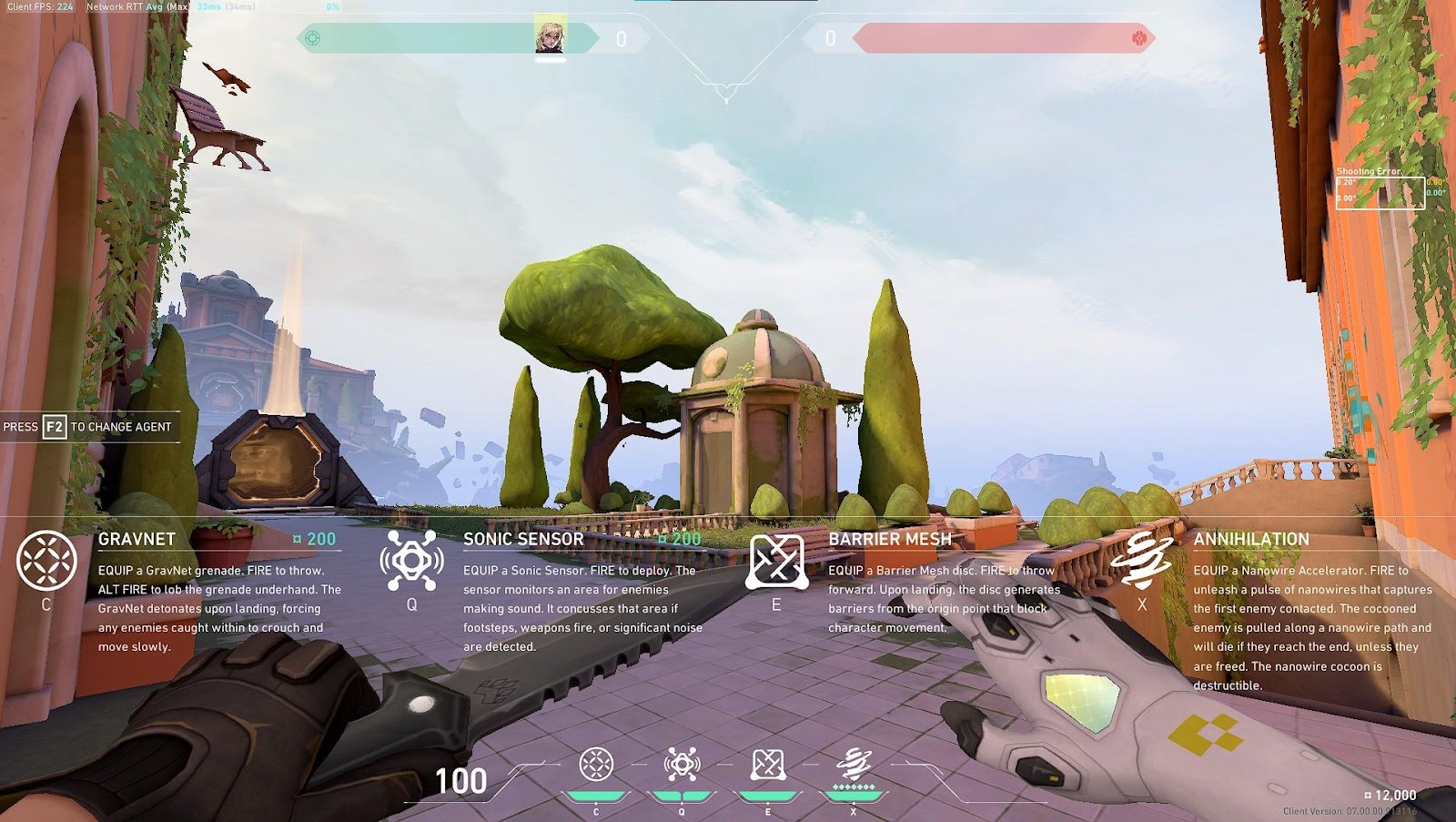Viewport: 1456px width, 822px height.
Task: Select the GravNet ability icon in its panel
Action: [42, 558]
